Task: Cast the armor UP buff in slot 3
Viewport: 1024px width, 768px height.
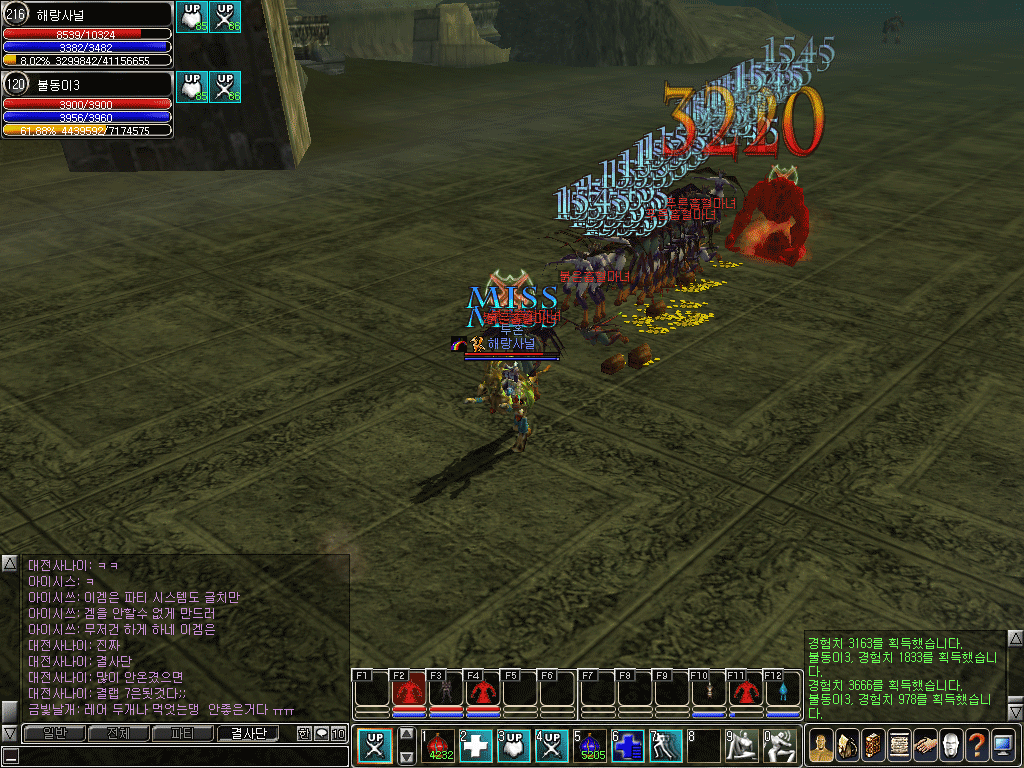Action: coord(515,746)
